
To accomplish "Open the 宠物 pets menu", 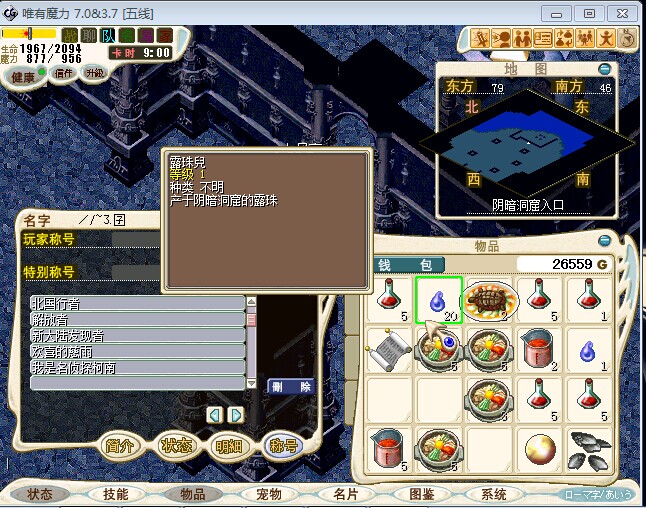I will (268, 494).
